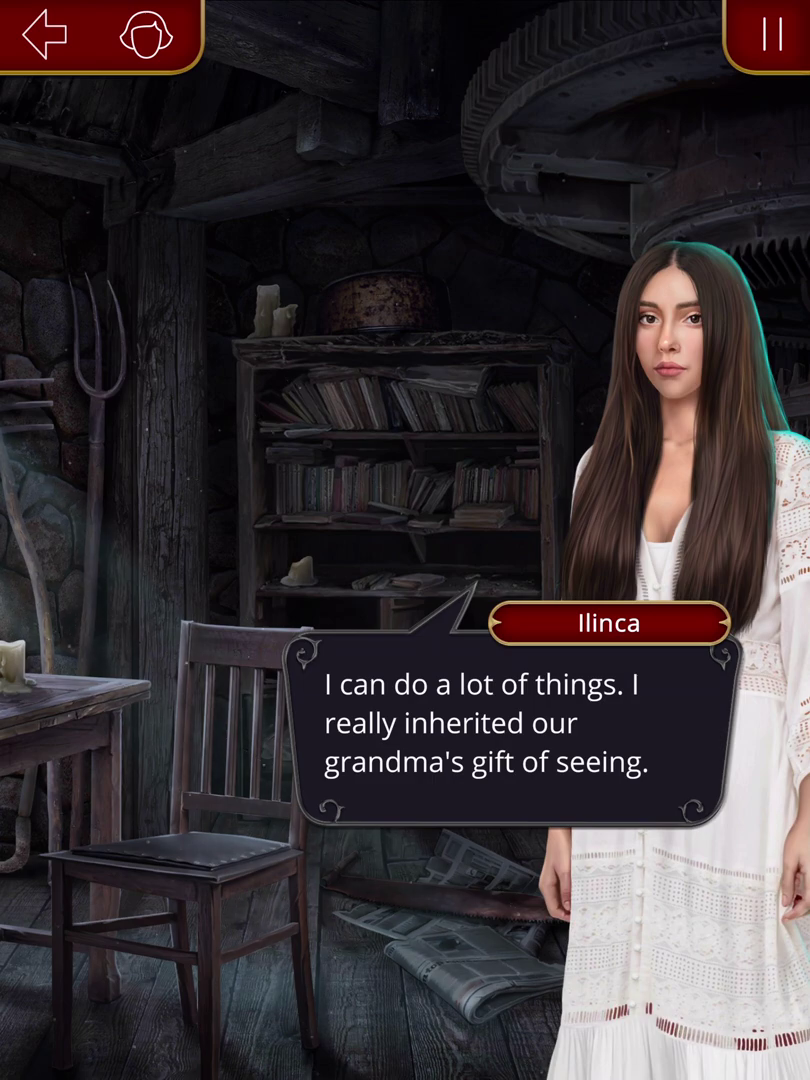The height and width of the screenshot is (1080, 810).
Task: Go back with the arrow button
Action: tap(45, 35)
